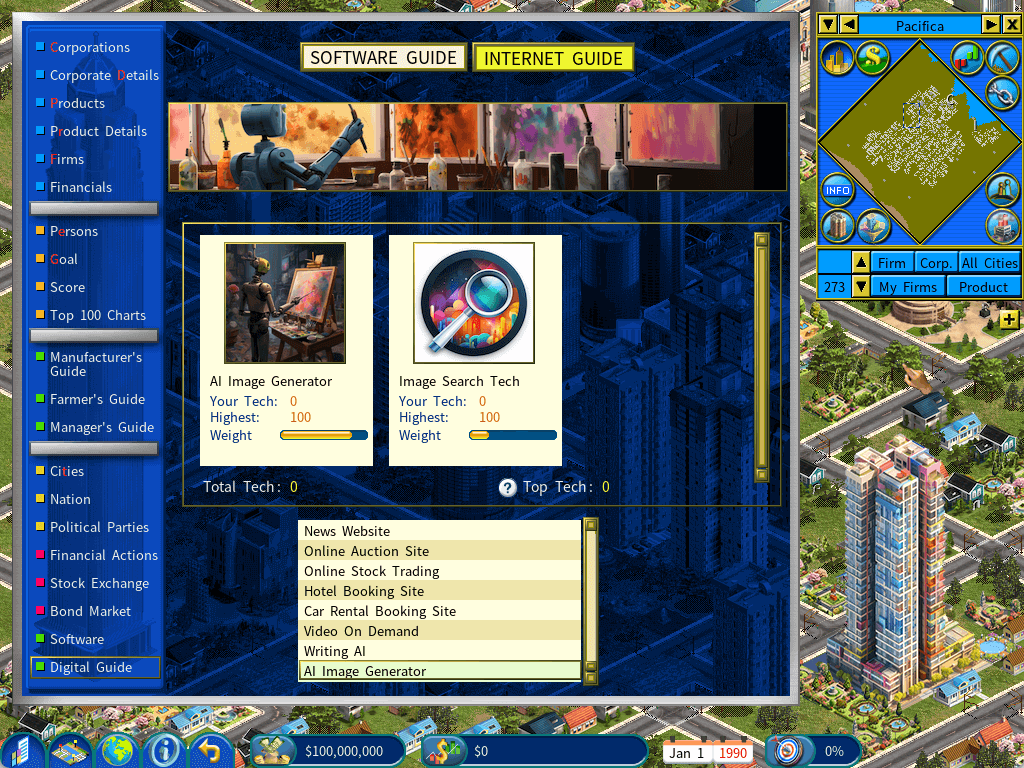View the Stock Exchange screen
Viewport: 1024px width, 768px height.
(99, 583)
